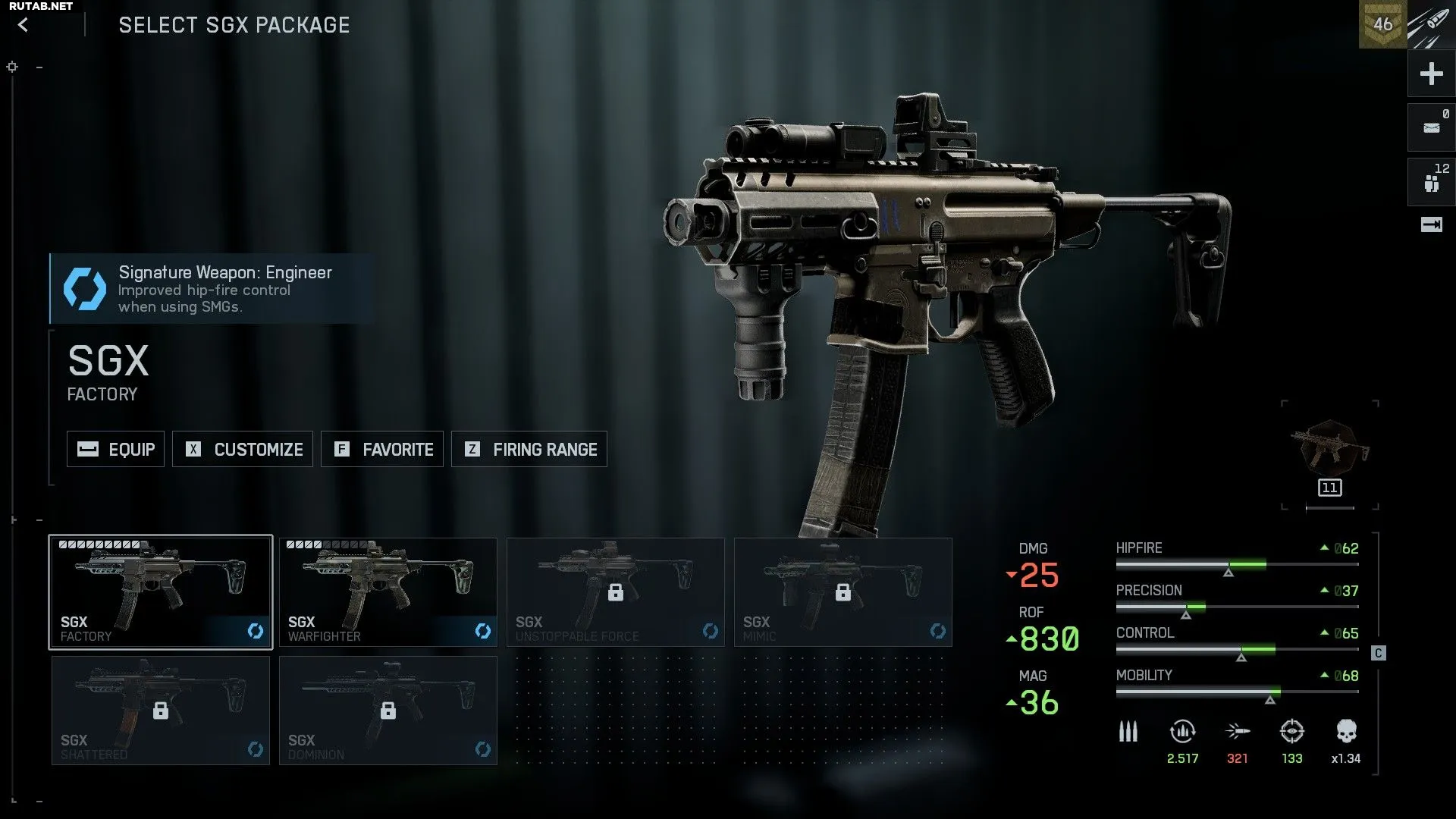This screenshot has width=1456, height=819.
Task: Mark the SGX as Favorite
Action: click(382, 449)
